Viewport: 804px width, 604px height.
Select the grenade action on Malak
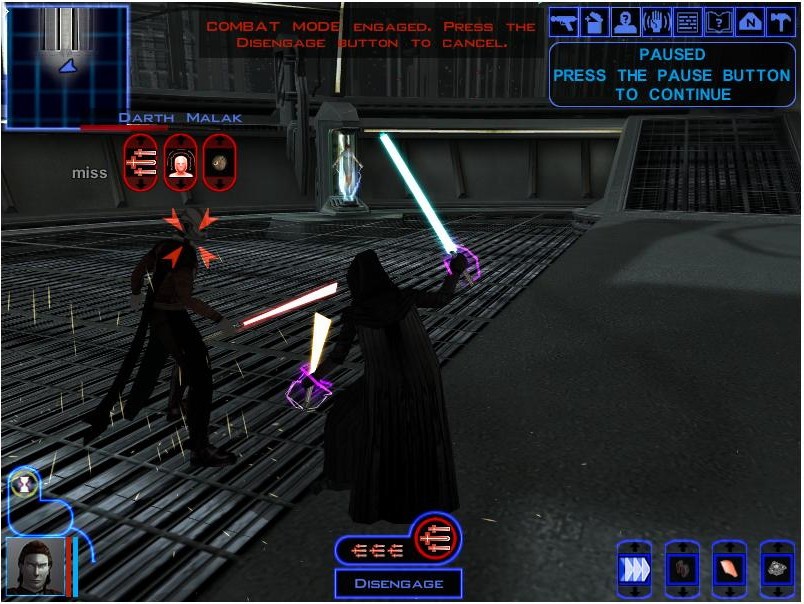pos(219,160)
